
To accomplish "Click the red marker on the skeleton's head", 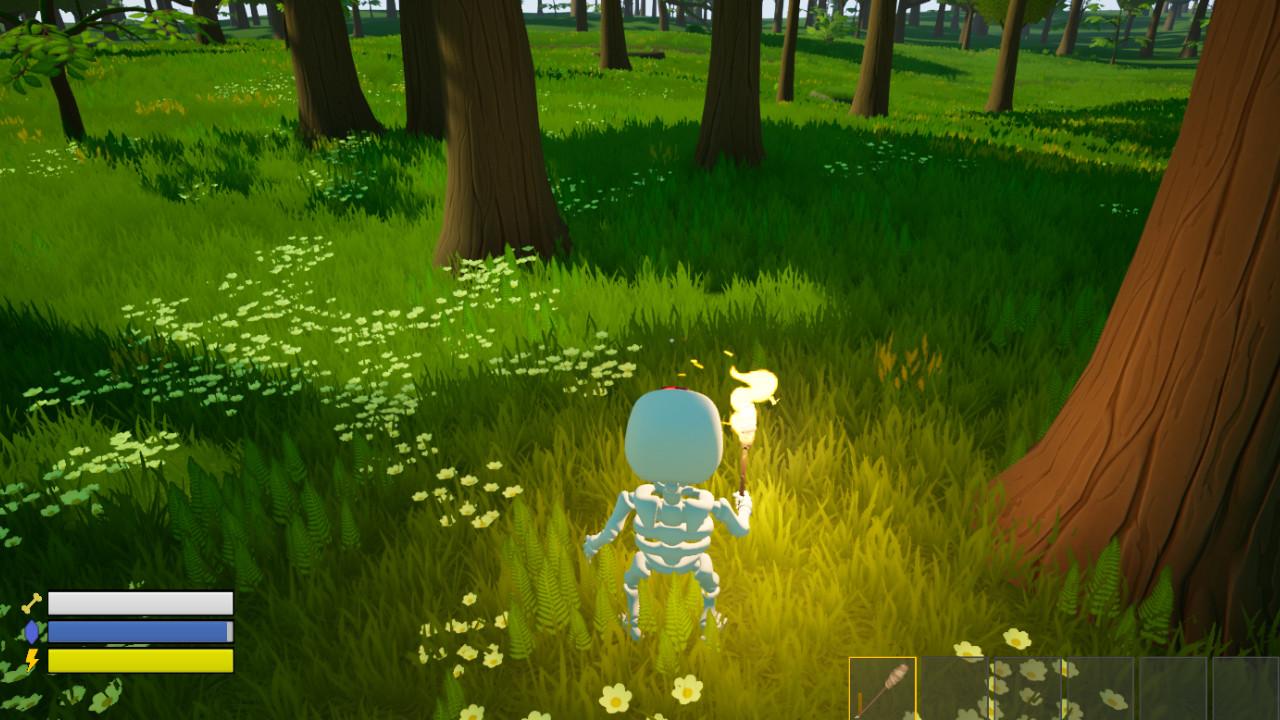I will tap(673, 390).
